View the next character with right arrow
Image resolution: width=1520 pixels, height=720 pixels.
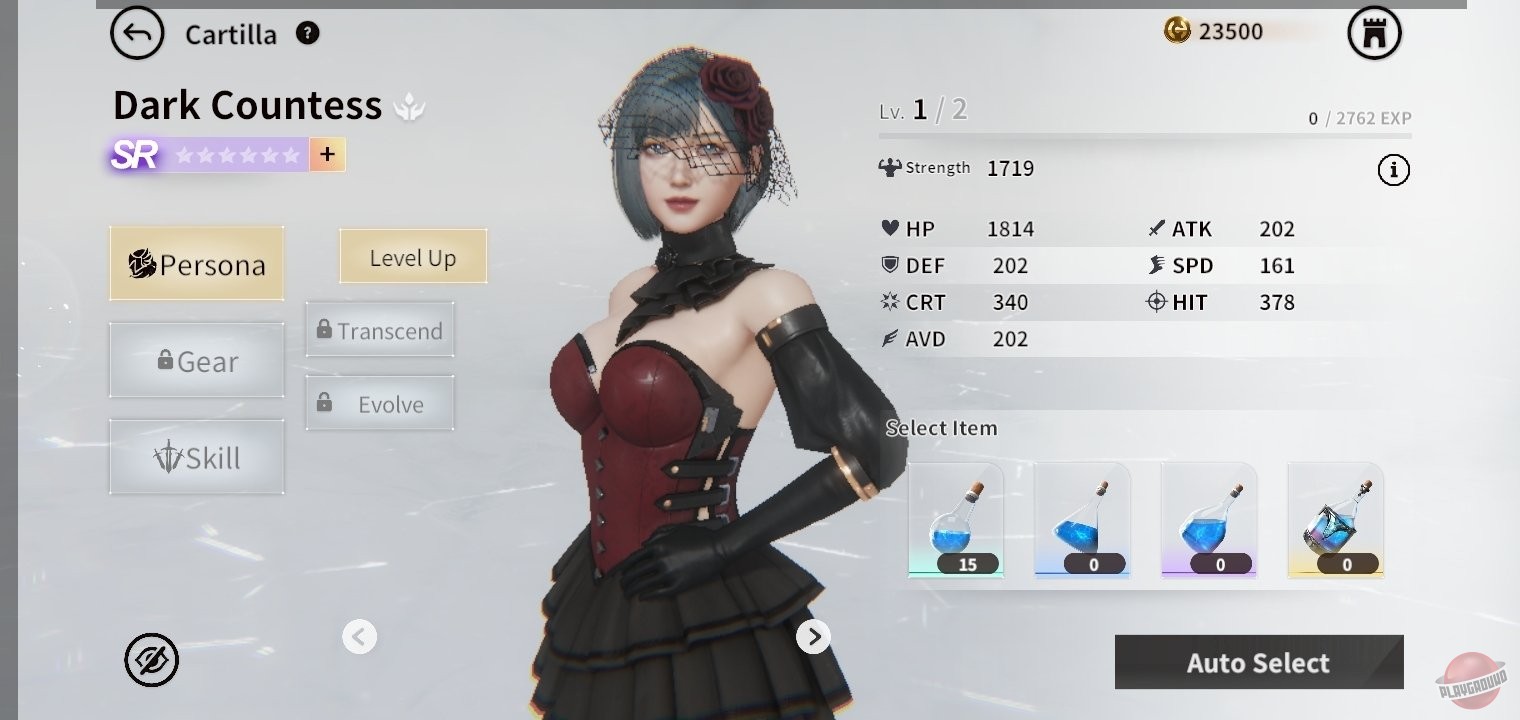tap(813, 636)
